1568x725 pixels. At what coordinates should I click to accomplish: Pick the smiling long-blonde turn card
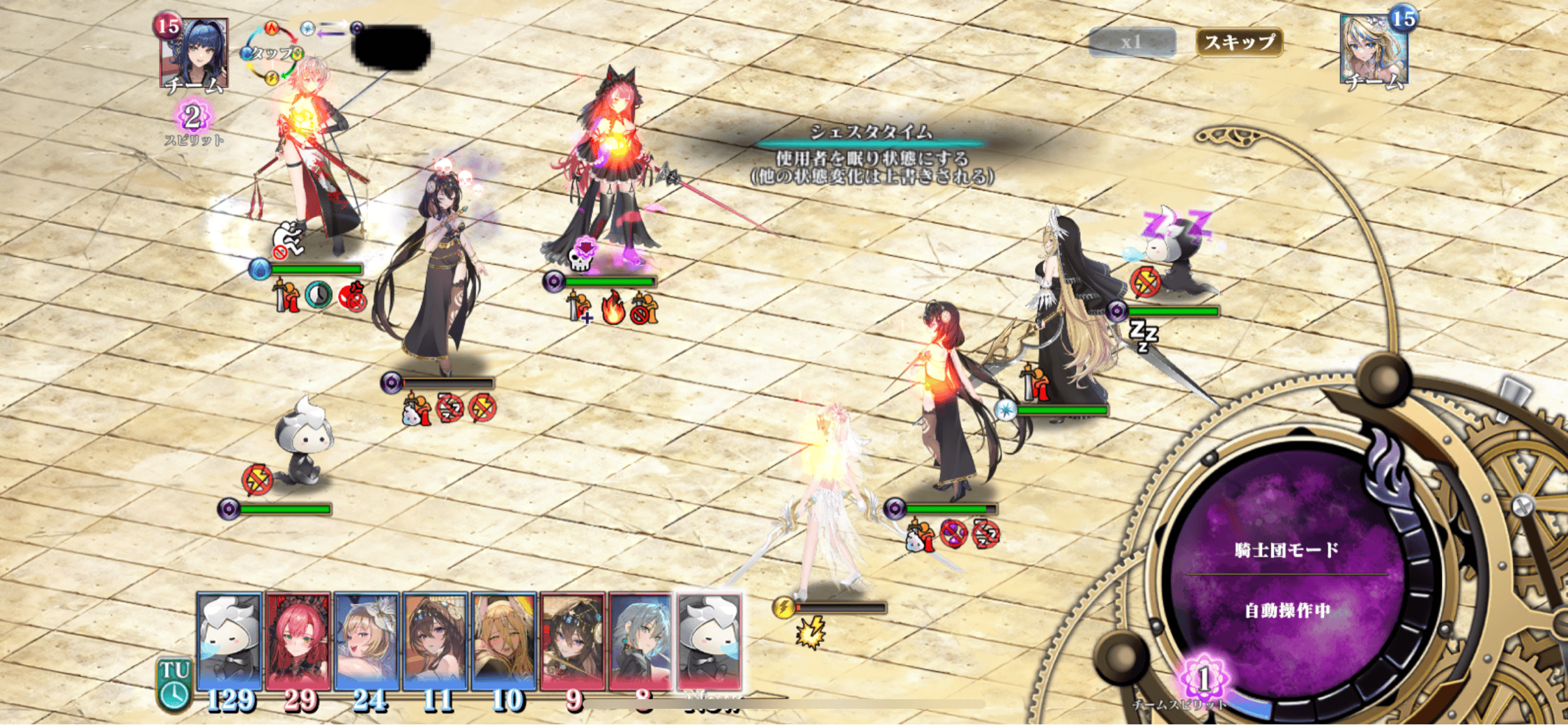(x=504, y=643)
